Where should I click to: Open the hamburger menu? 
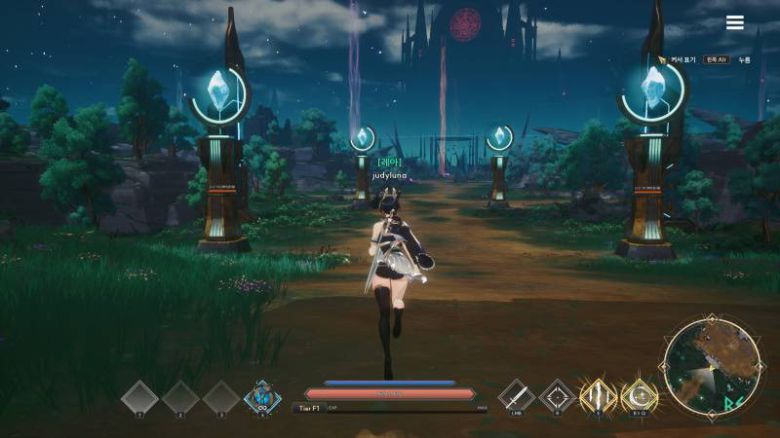tap(735, 22)
